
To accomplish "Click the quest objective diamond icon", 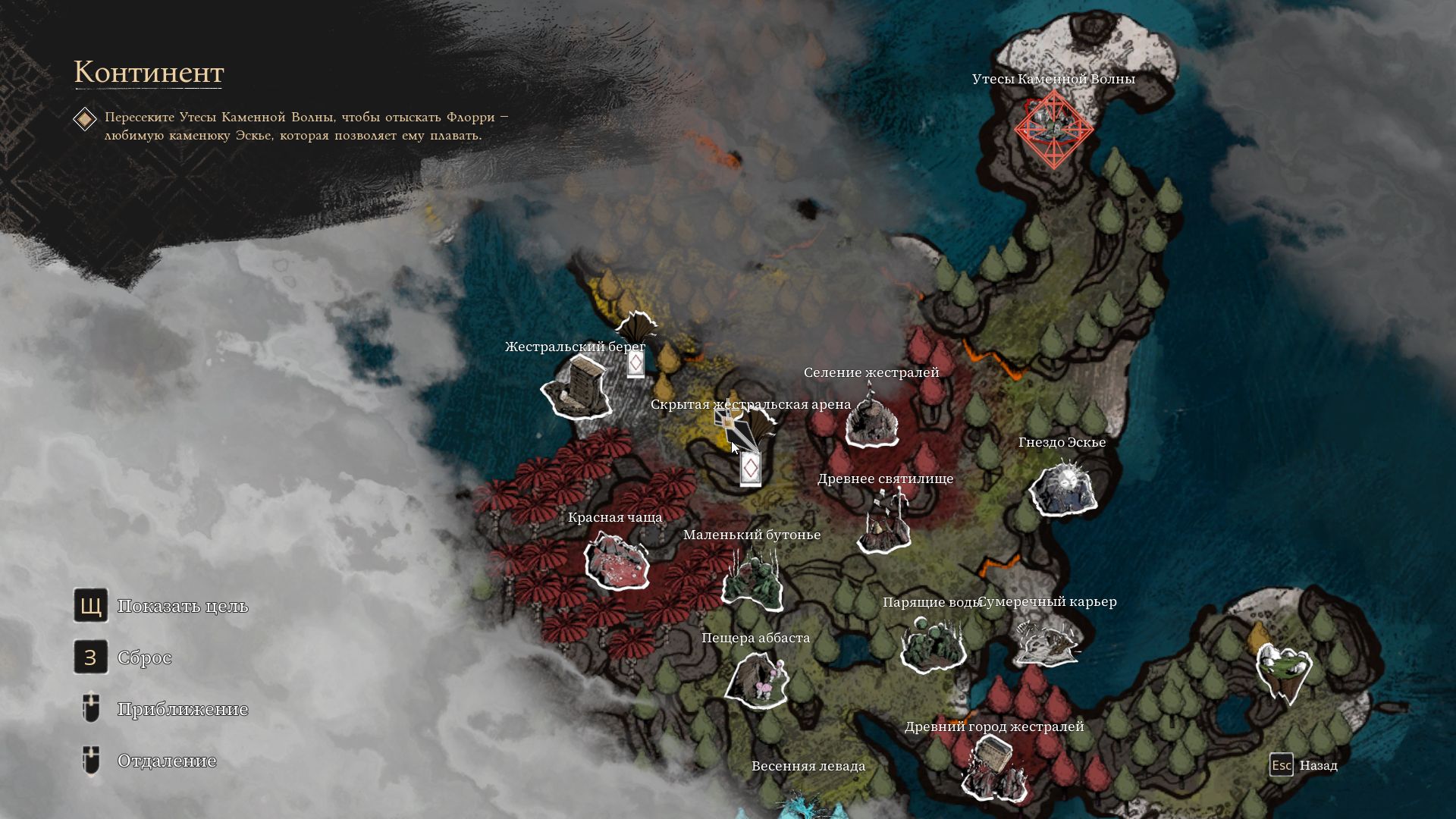I will click(x=85, y=119).
